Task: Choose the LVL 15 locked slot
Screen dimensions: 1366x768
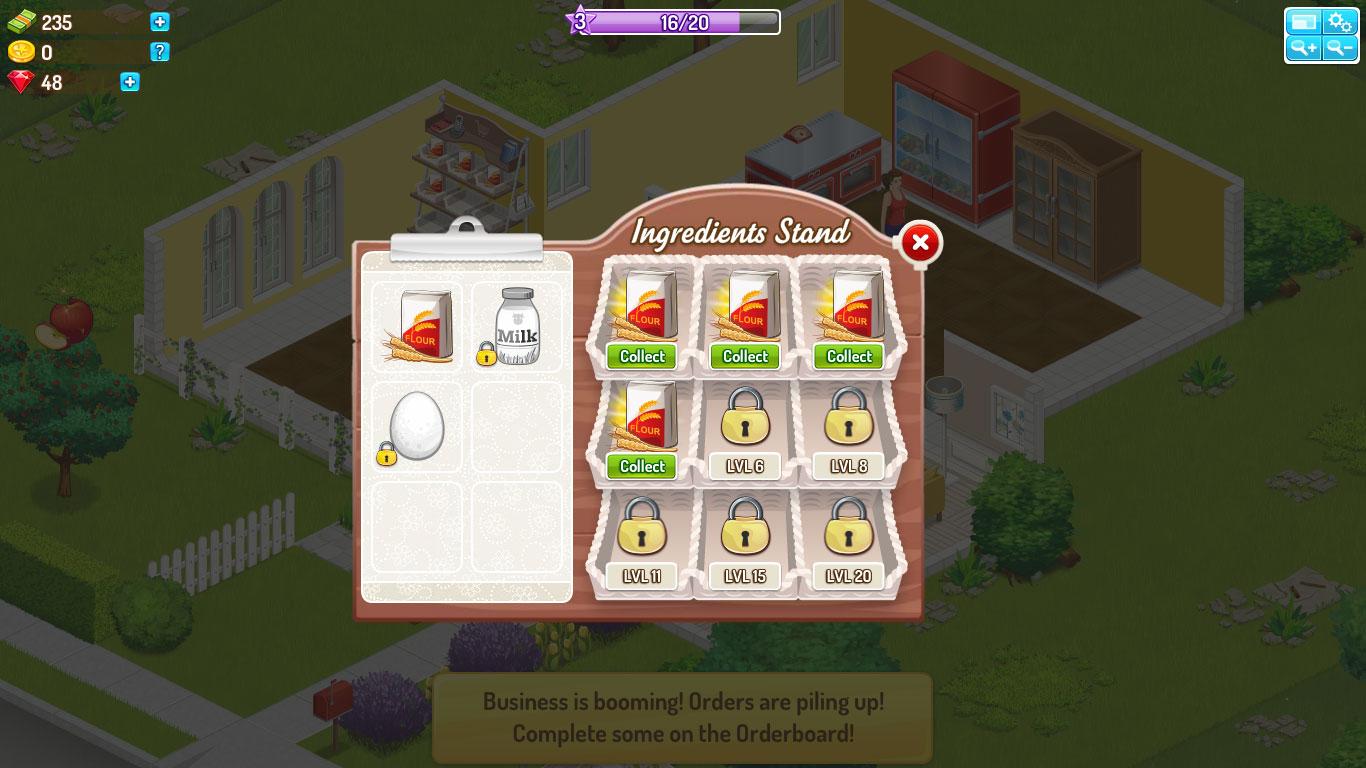Action: 745,540
